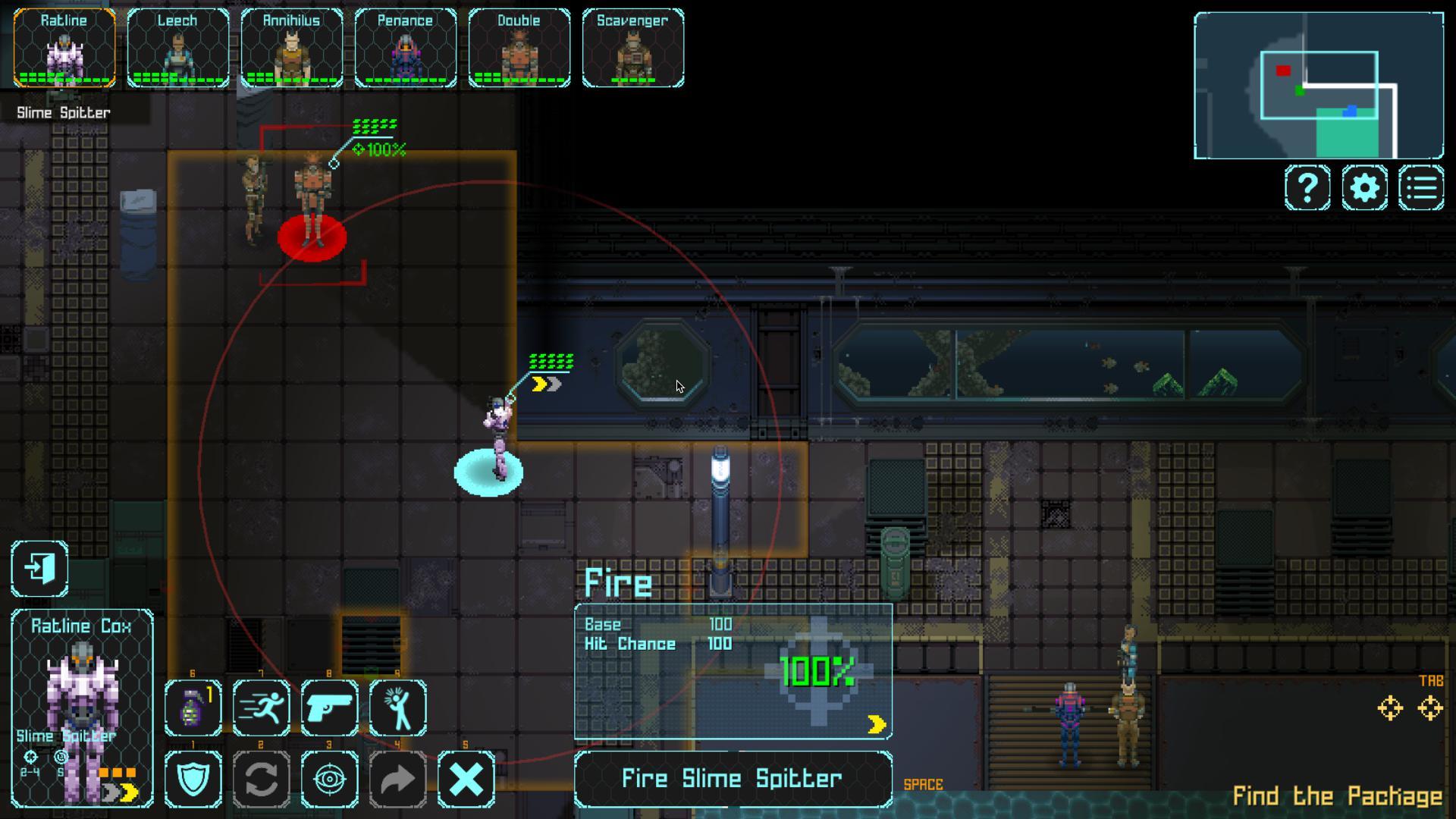Select Scavenger from the squad bar
This screenshot has width=1456, height=819.
coord(633,48)
